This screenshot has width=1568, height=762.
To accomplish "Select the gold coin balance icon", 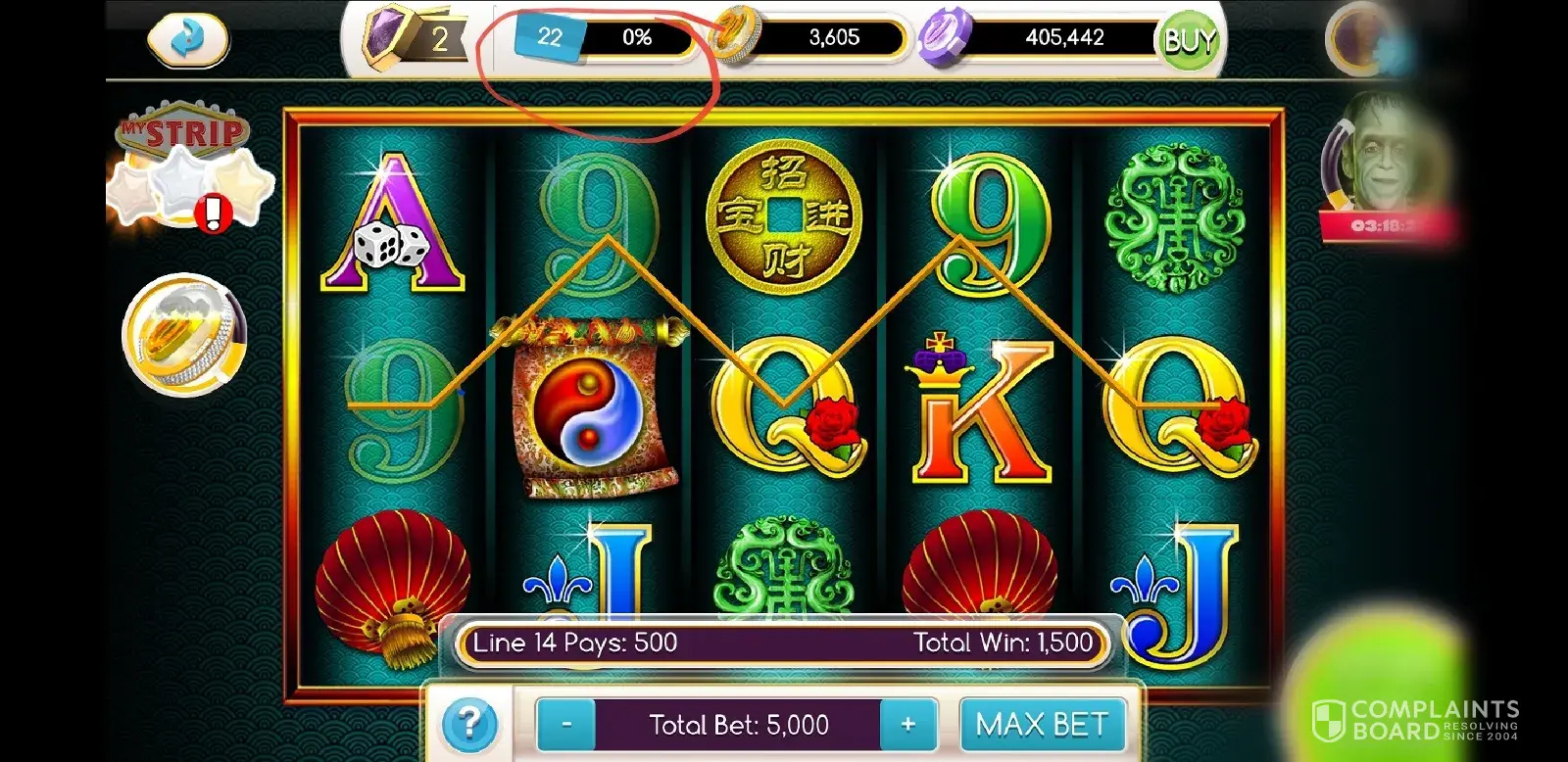I will (x=737, y=37).
